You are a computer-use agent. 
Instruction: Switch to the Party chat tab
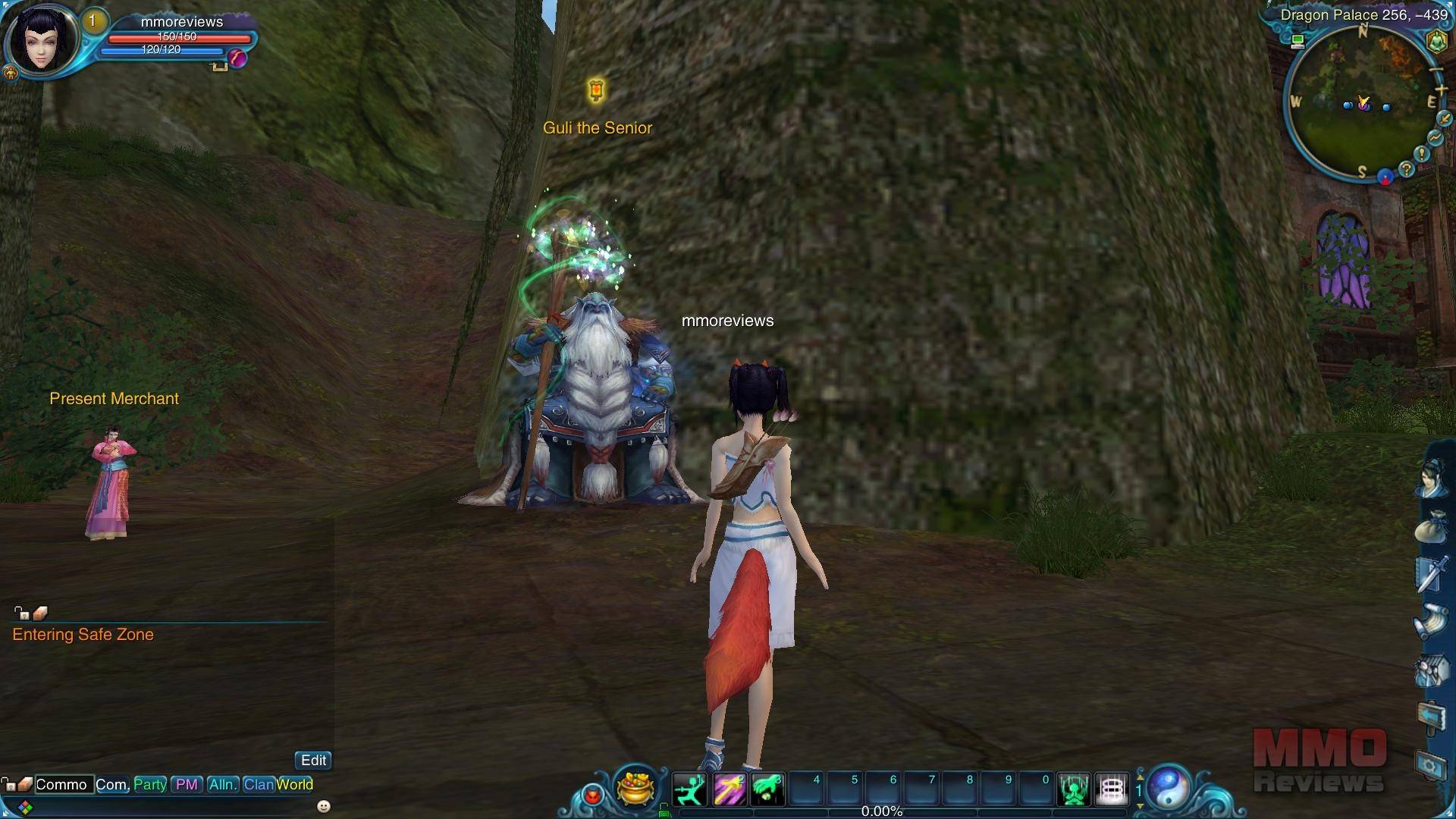coord(150,784)
